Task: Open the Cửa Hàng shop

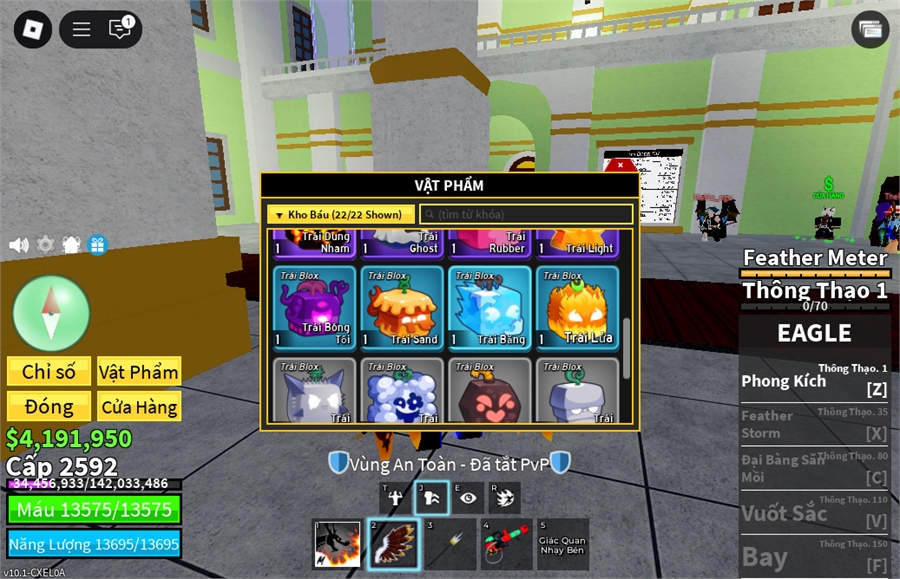Action: pyautogui.click(x=139, y=407)
